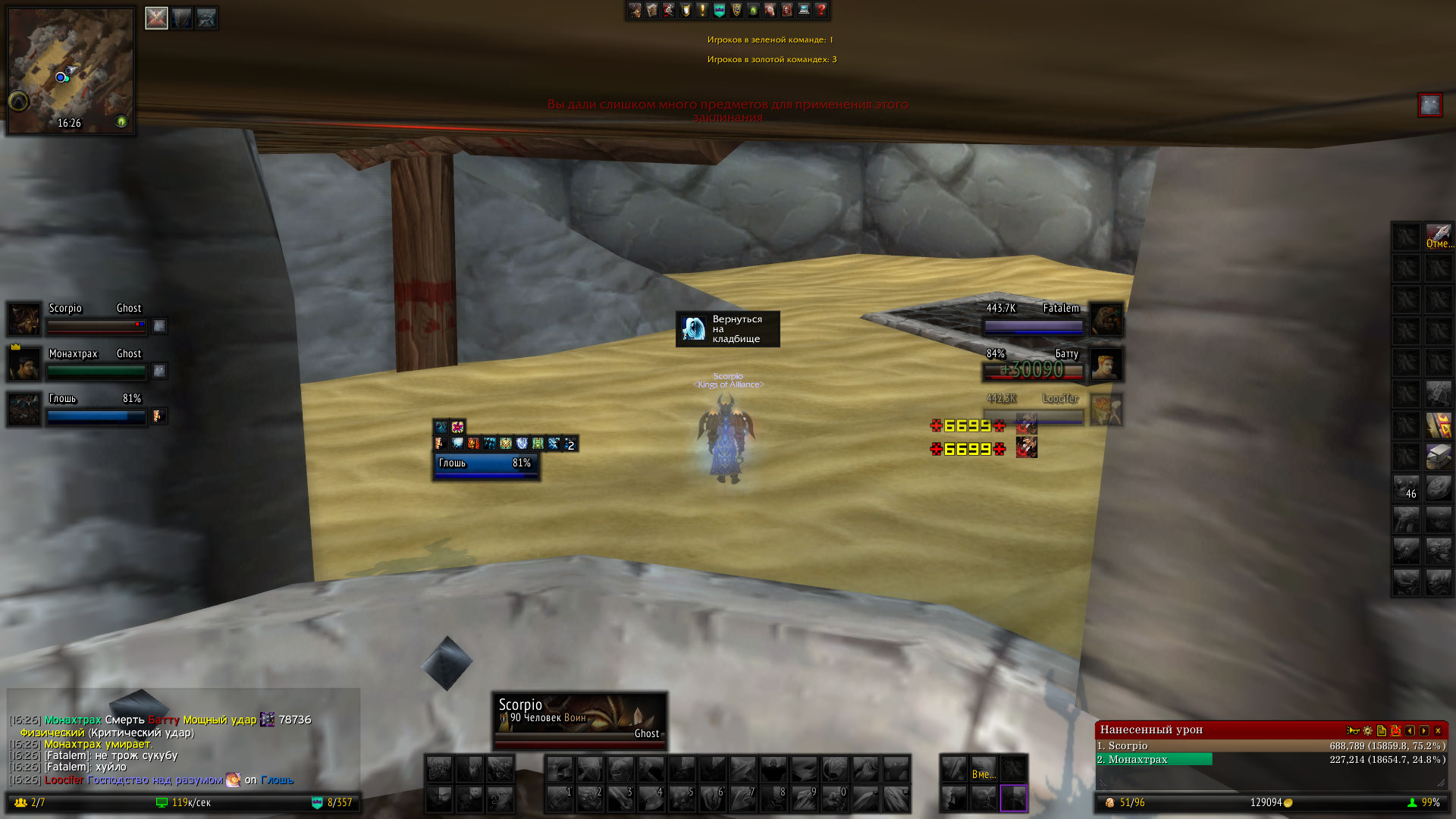Select Монахтрах's party frame
1456x819 pixels.
tap(95, 364)
